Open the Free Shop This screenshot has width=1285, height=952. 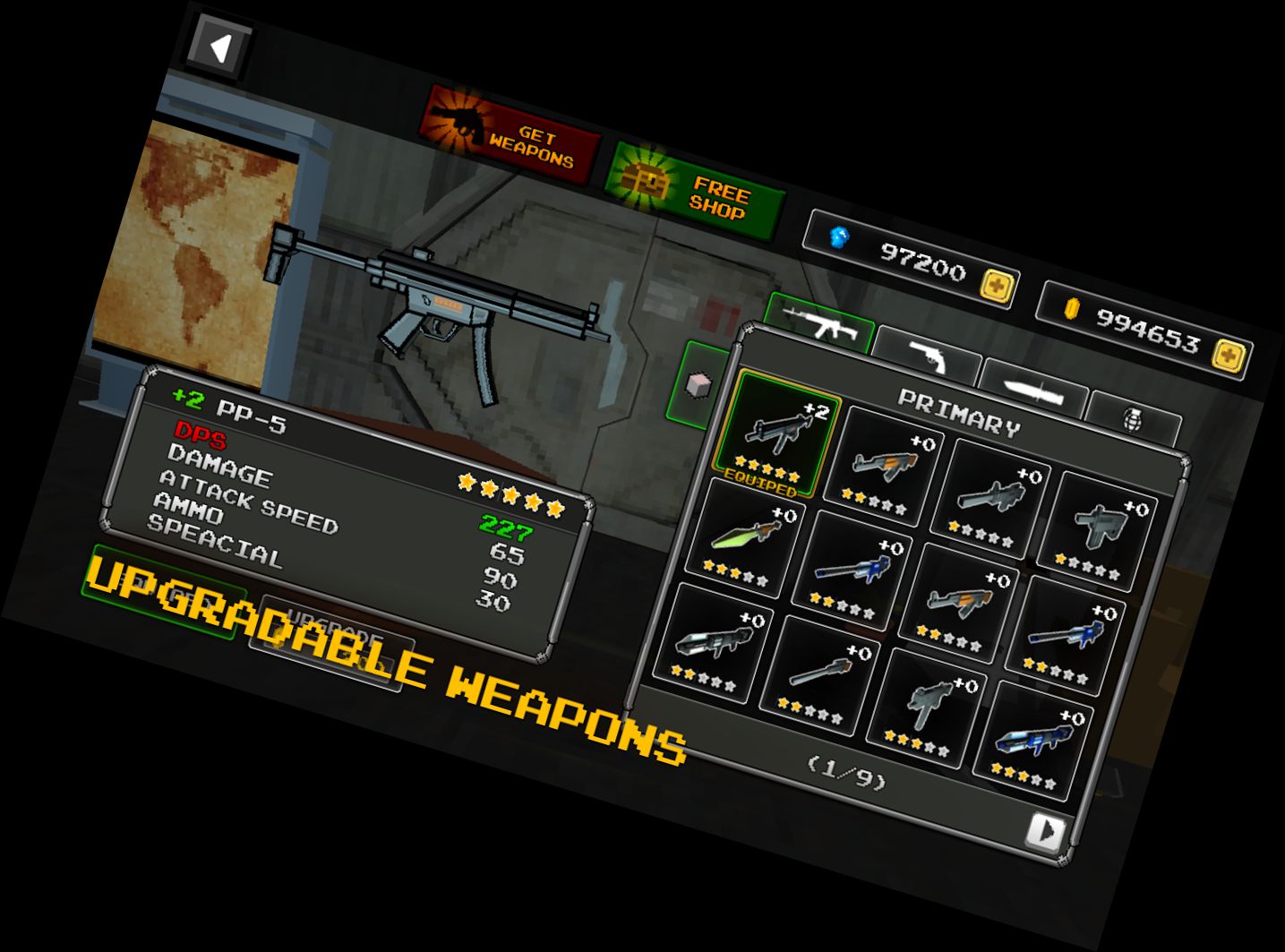696,191
